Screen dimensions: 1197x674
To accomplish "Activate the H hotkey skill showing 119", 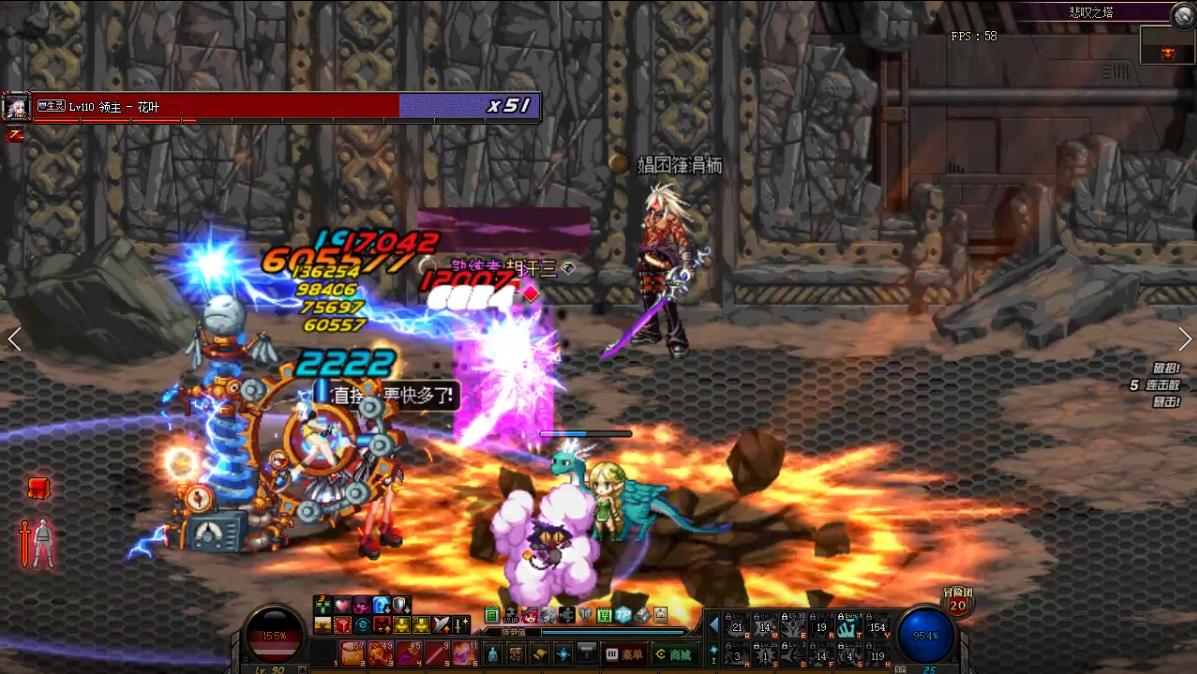I will coord(877,655).
